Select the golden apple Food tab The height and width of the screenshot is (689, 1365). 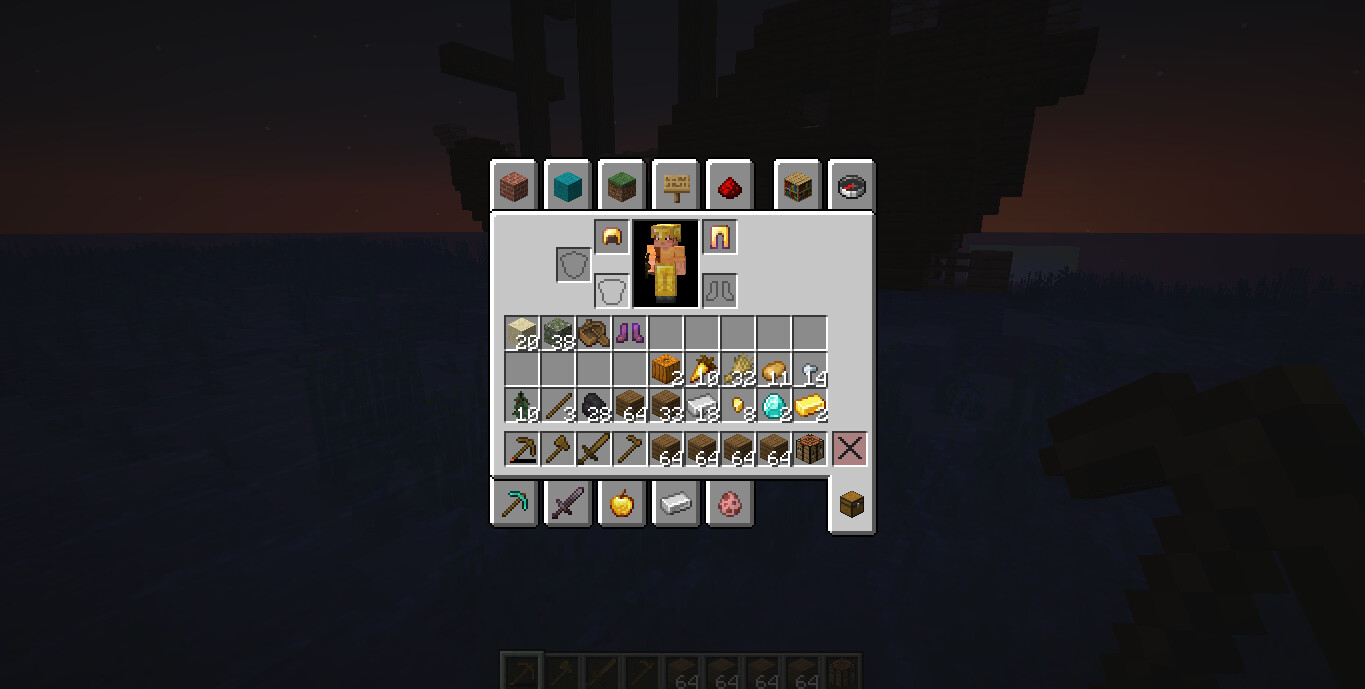click(622, 502)
